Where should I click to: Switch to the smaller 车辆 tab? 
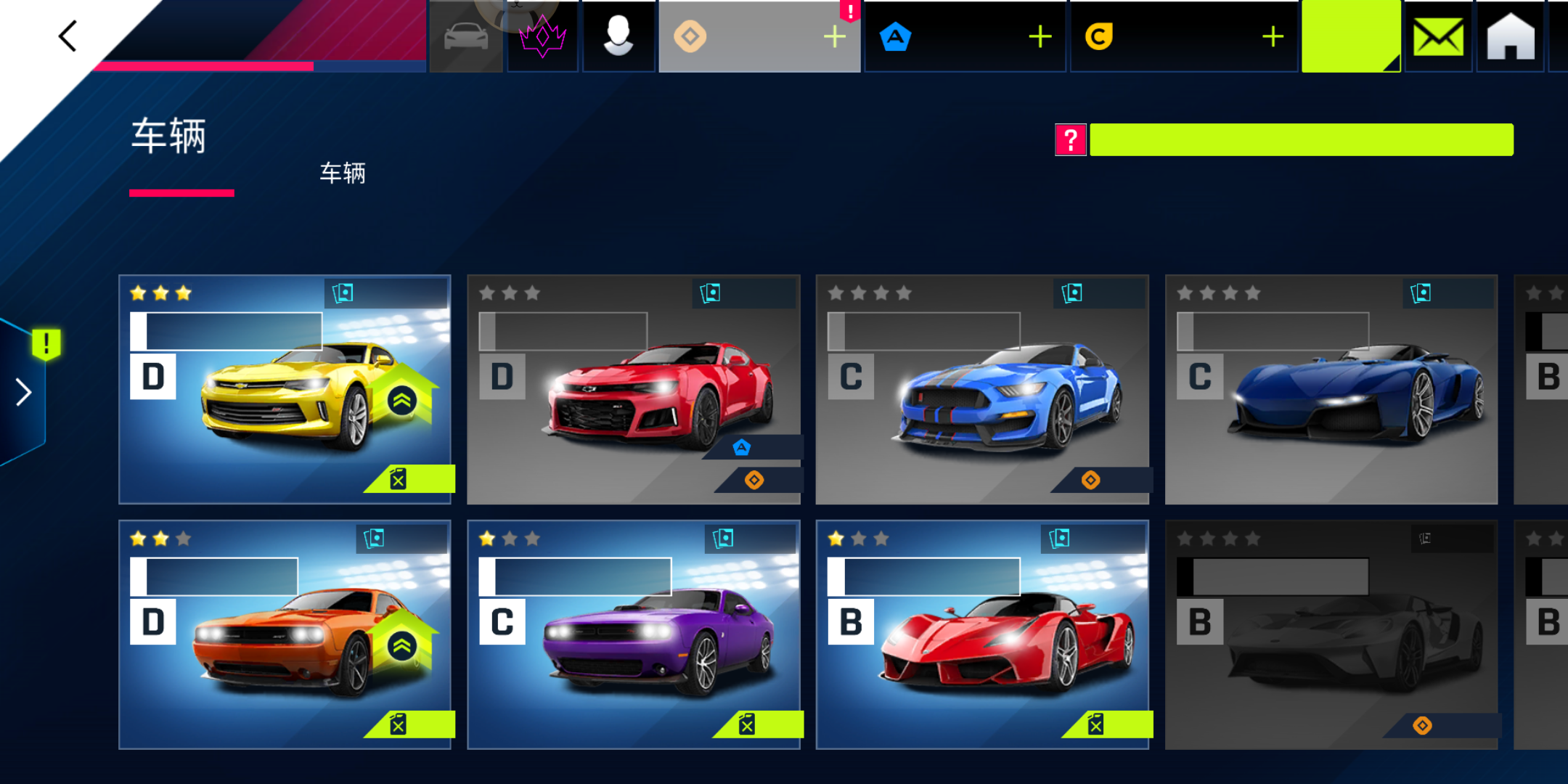pyautogui.click(x=343, y=173)
